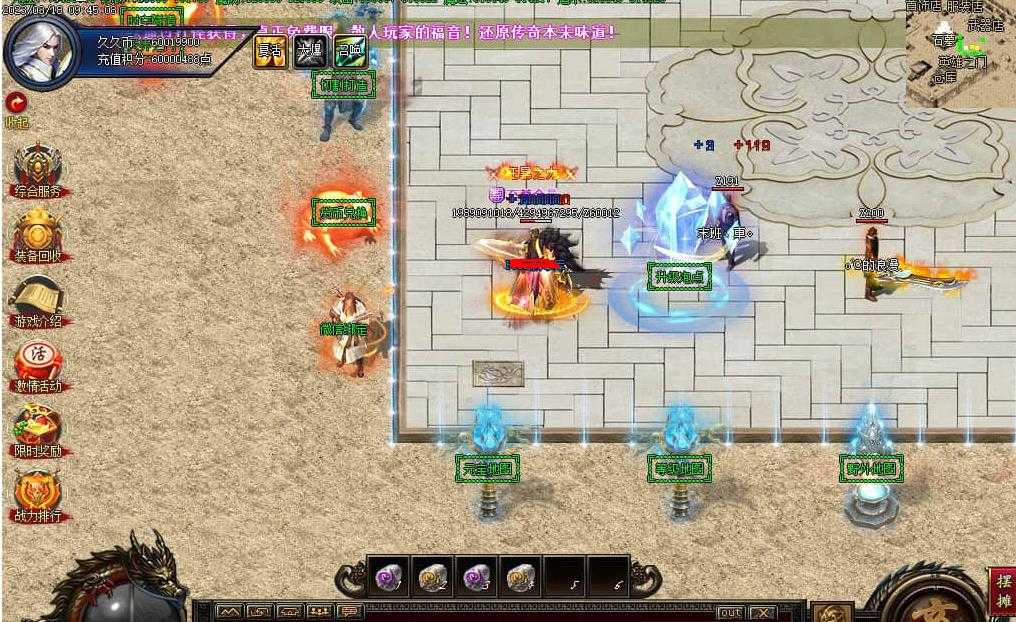Open the 综合服务 menu
Viewport: 1016px width, 622px height.
38,168
